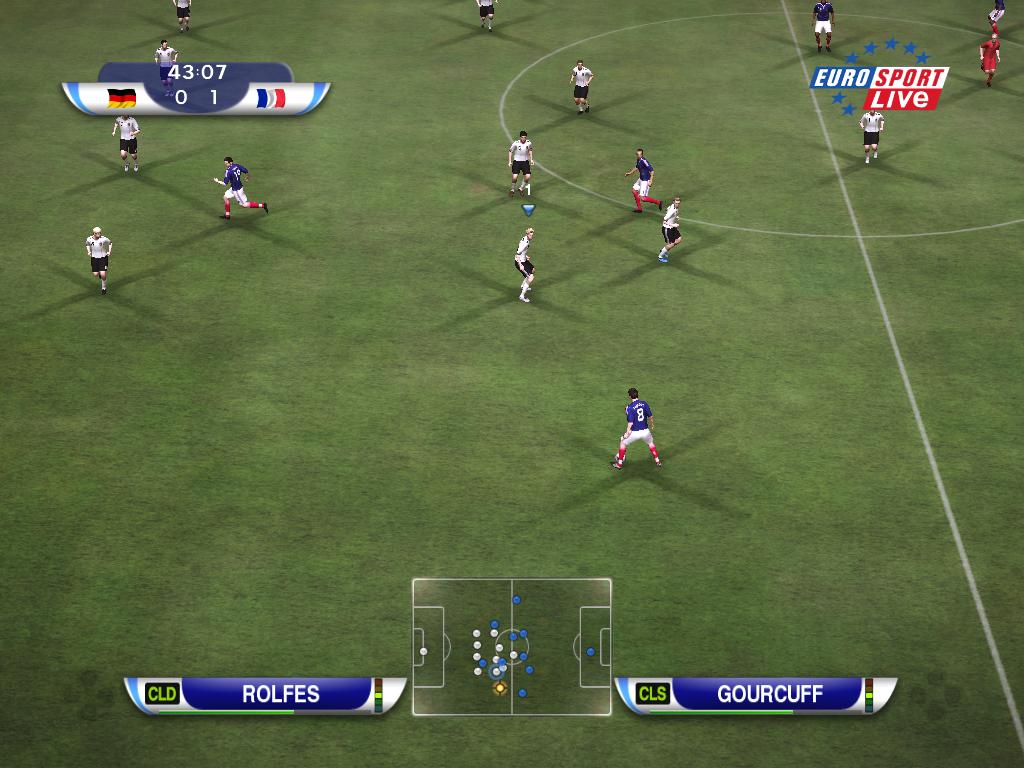Select the ROLFES player name panel

265,694
